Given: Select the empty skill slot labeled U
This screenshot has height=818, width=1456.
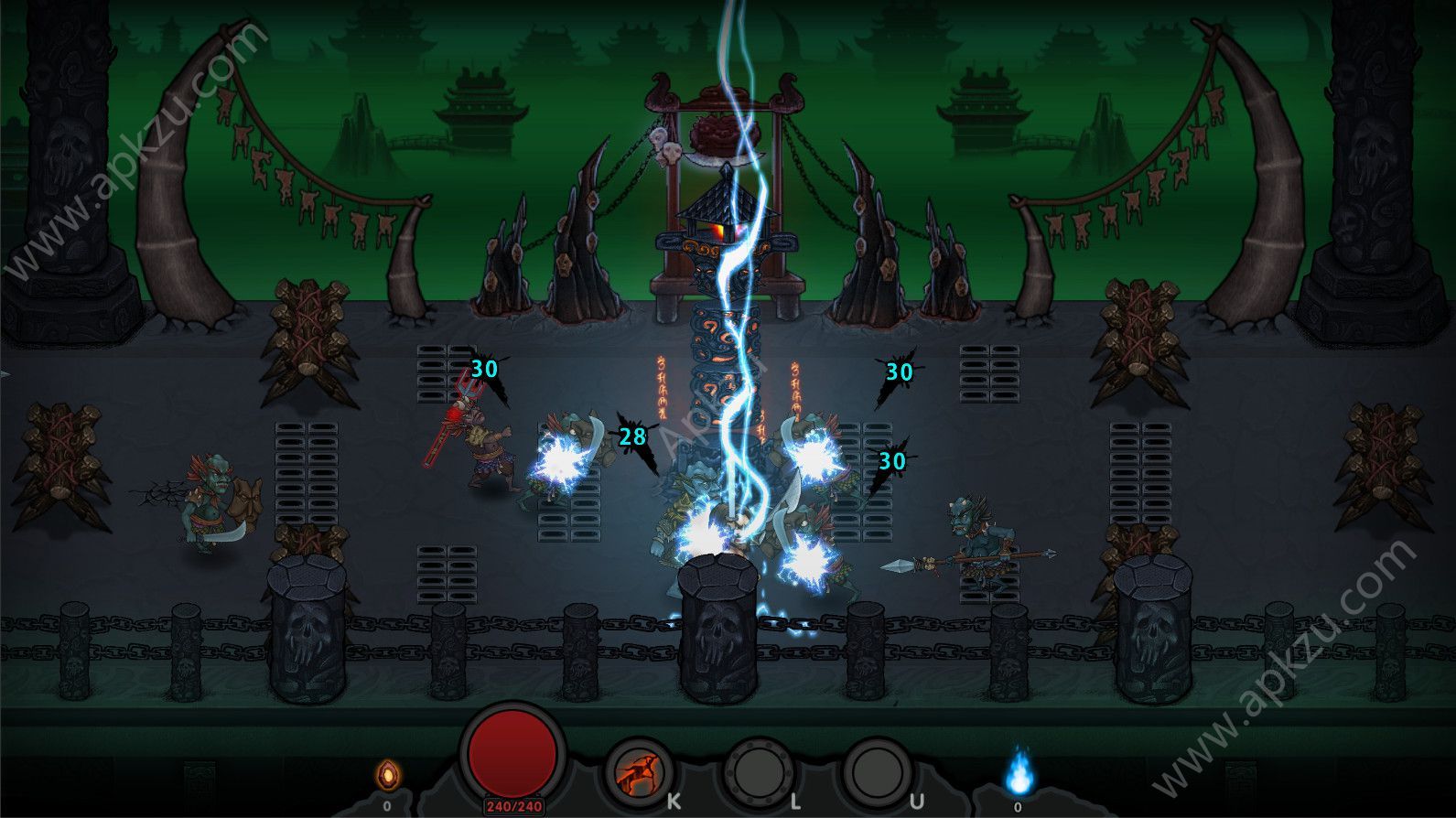Looking at the screenshot, I should point(876,772).
